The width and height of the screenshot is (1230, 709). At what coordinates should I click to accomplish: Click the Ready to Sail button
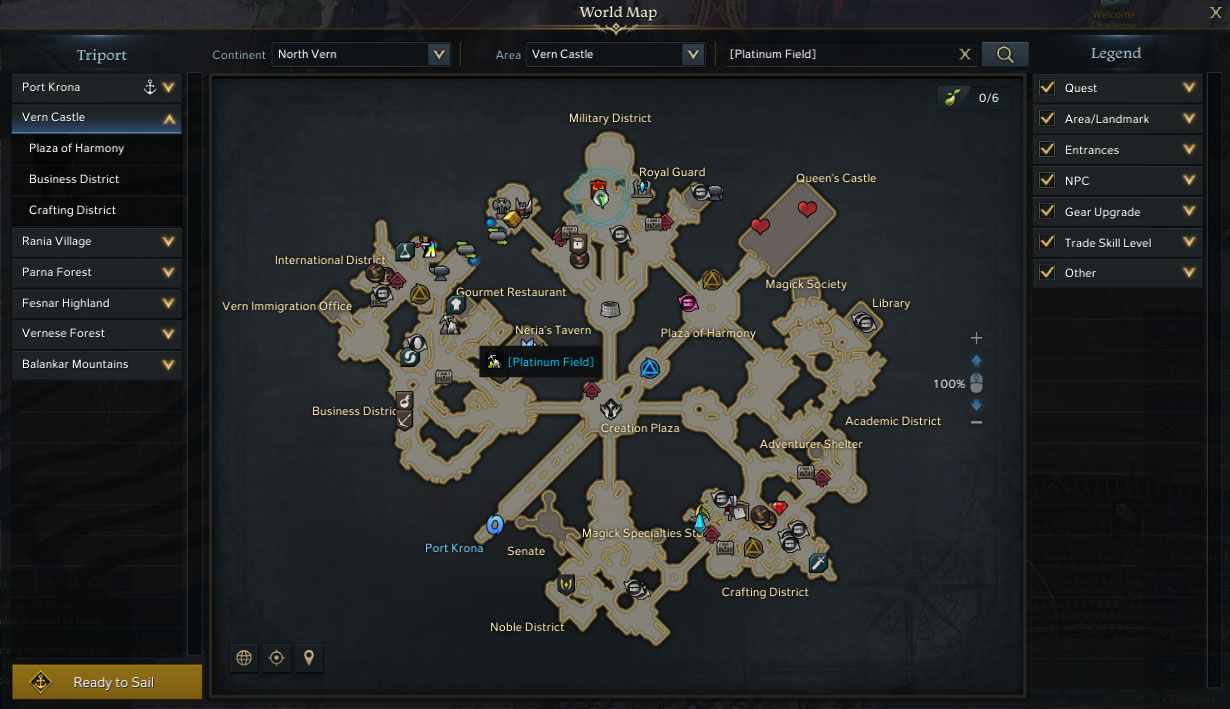(x=107, y=682)
